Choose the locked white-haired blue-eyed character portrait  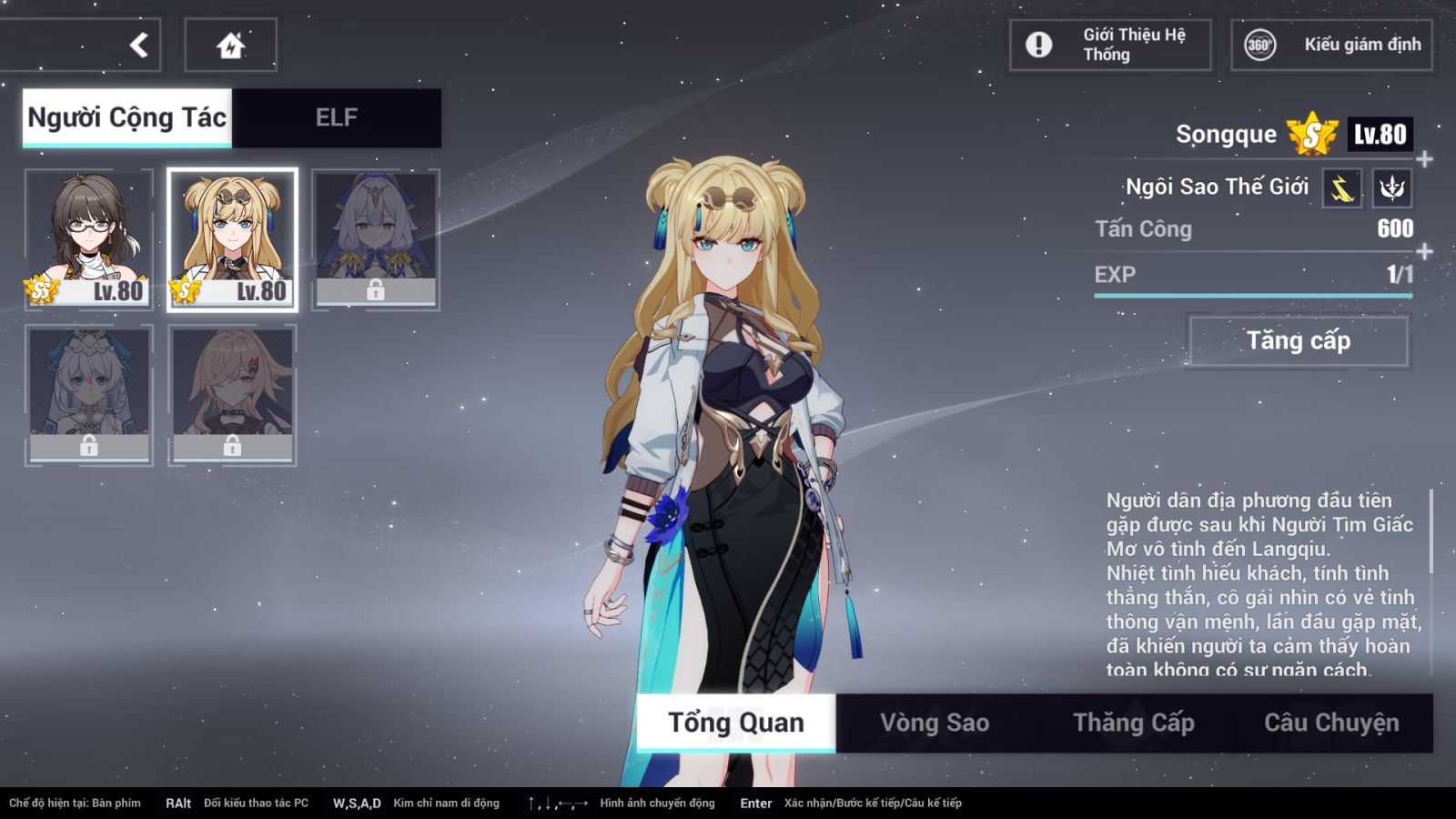(88, 395)
